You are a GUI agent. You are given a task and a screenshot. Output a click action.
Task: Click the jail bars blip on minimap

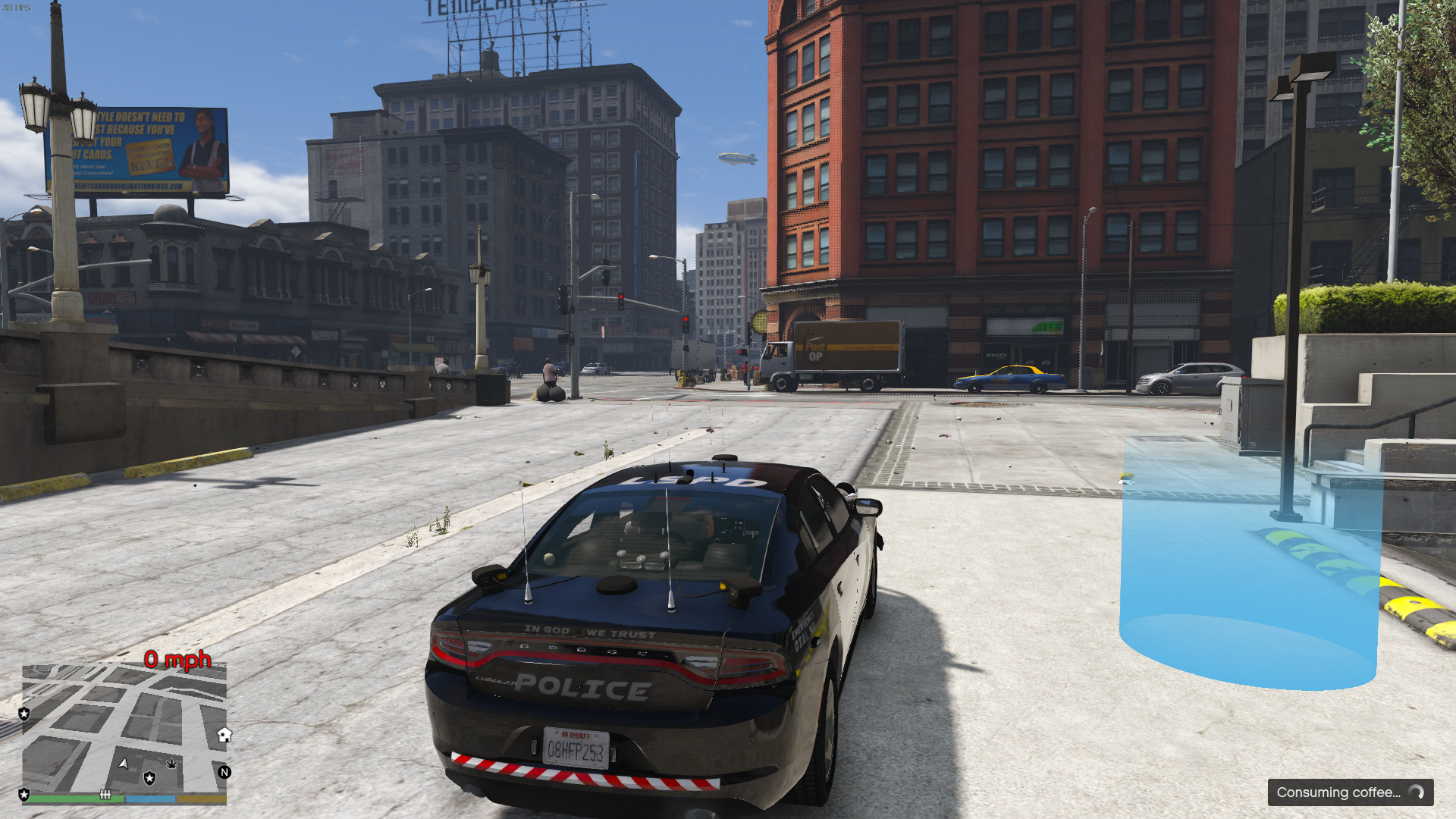[x=105, y=795]
